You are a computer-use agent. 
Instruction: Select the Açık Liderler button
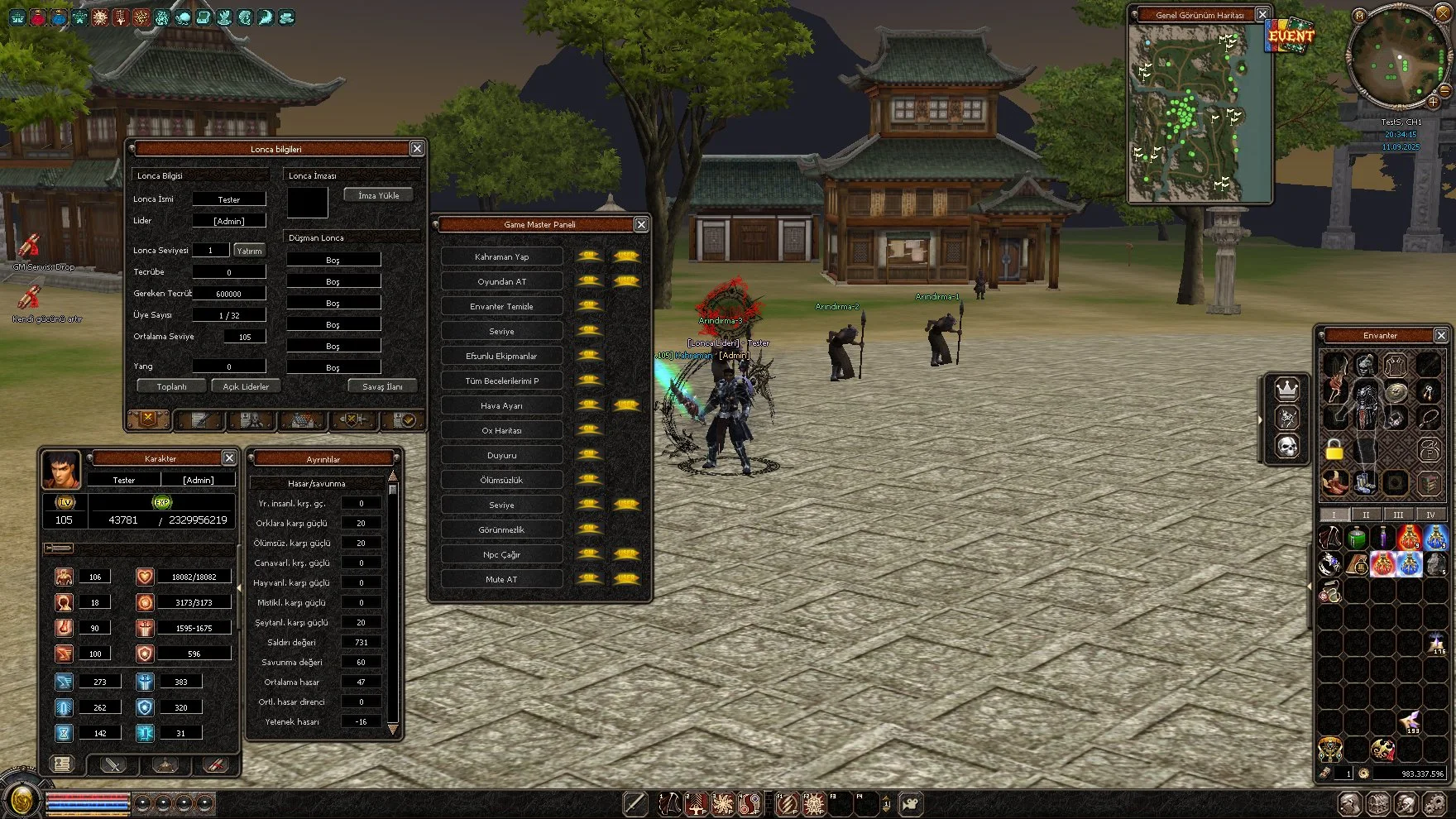pos(246,386)
